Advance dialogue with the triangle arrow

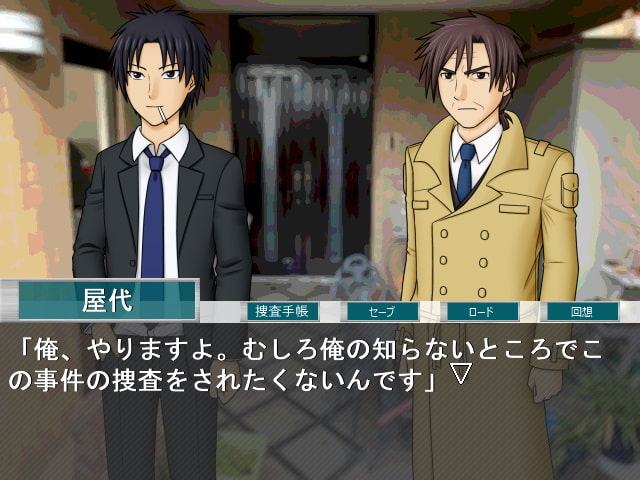click(x=461, y=375)
